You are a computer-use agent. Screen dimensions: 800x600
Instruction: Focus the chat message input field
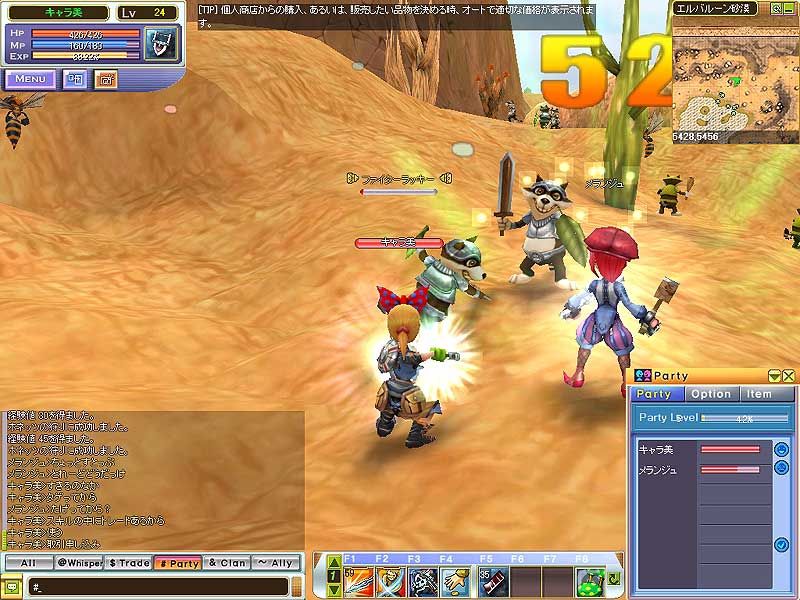[160, 585]
